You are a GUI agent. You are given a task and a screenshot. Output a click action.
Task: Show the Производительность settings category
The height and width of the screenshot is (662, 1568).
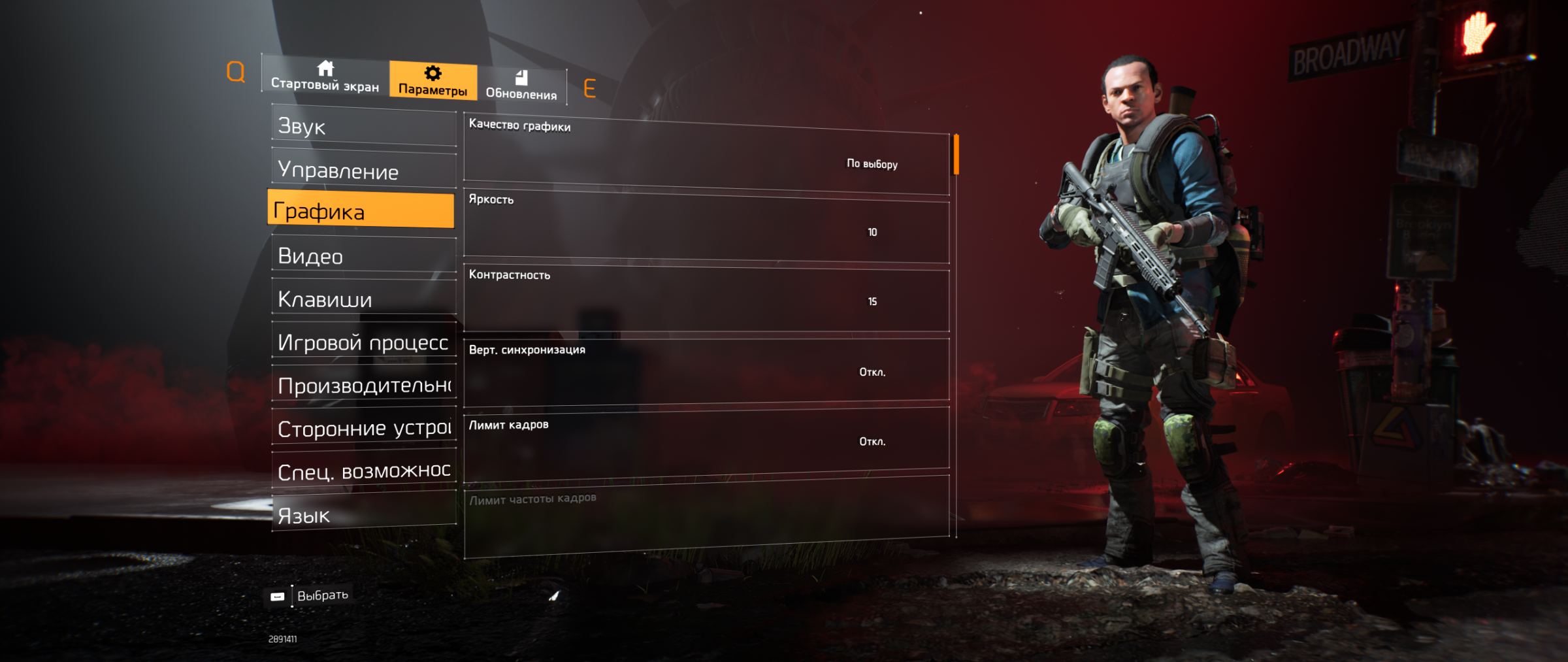click(363, 385)
